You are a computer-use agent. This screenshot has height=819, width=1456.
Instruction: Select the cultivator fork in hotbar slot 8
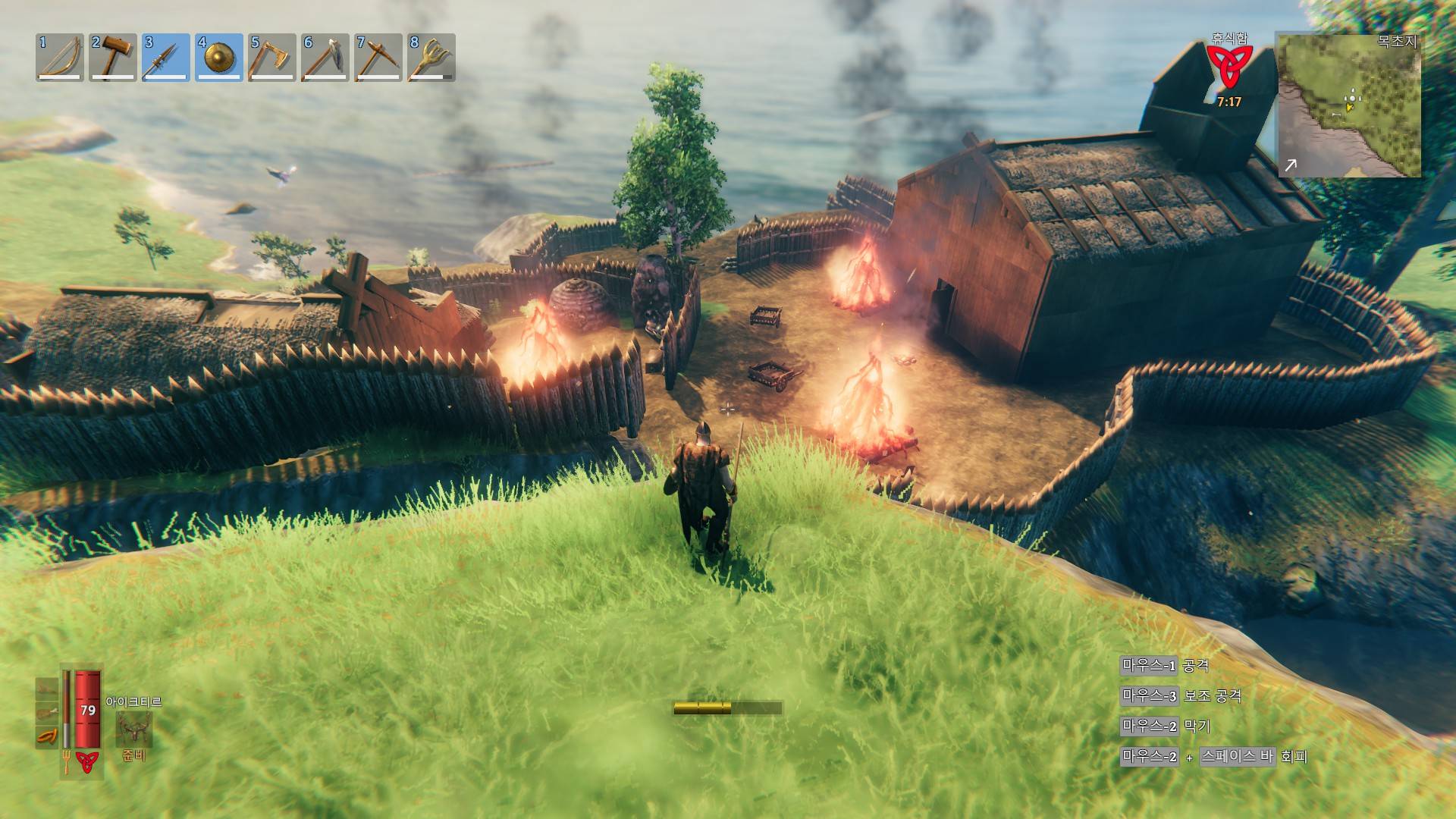point(431,57)
